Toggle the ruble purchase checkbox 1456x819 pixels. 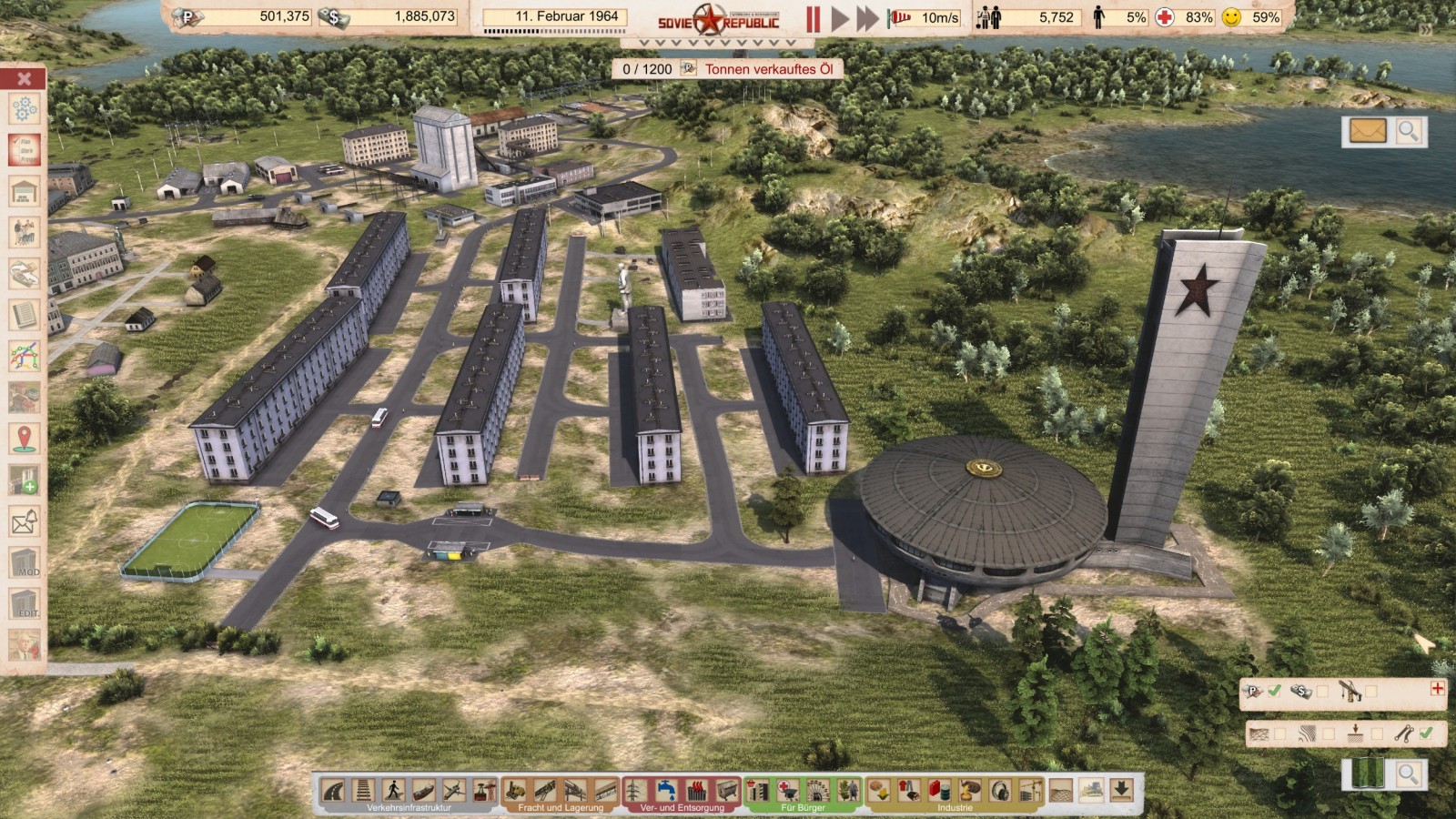[1275, 692]
